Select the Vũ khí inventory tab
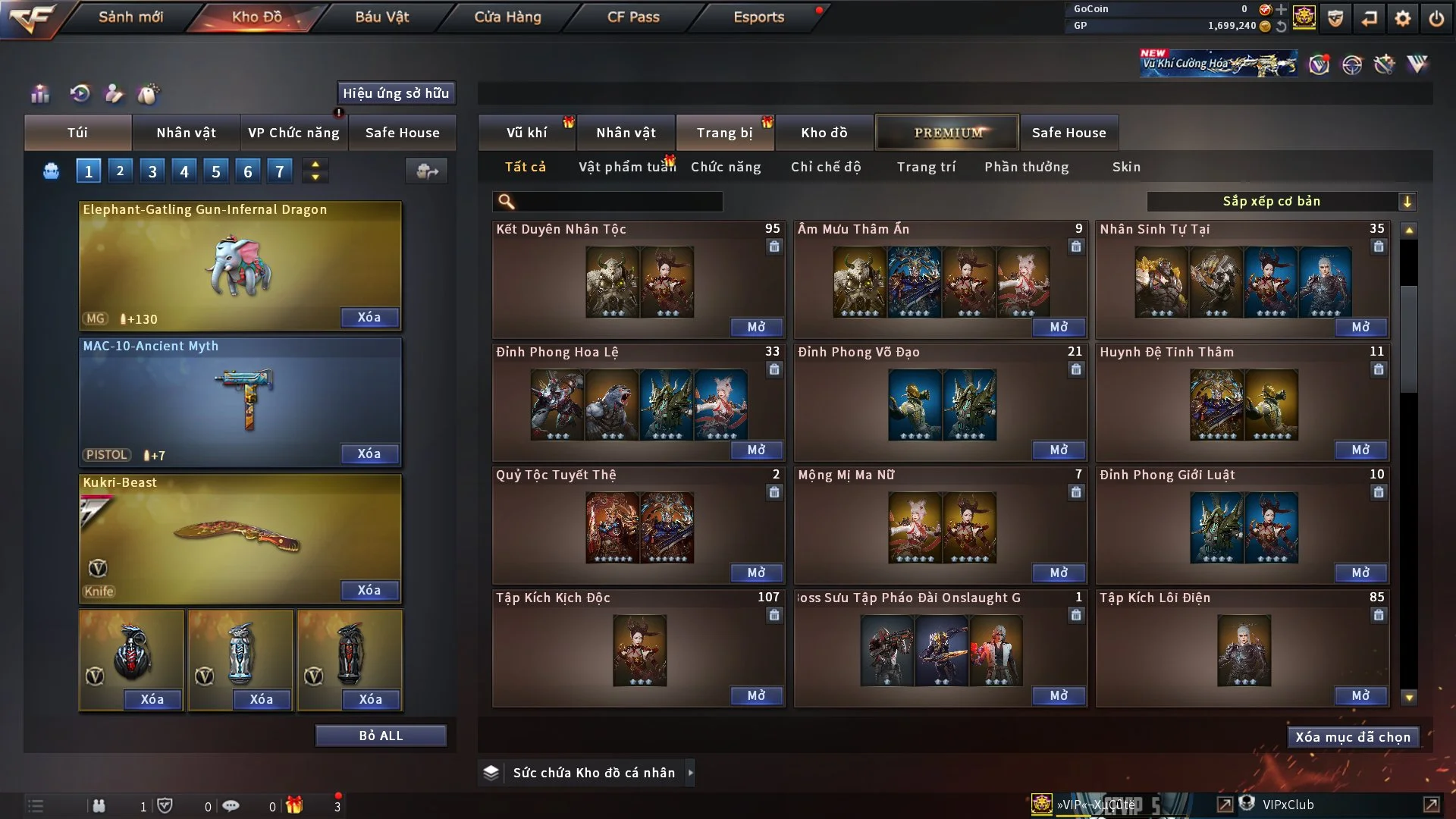The image size is (1456, 819). click(526, 133)
